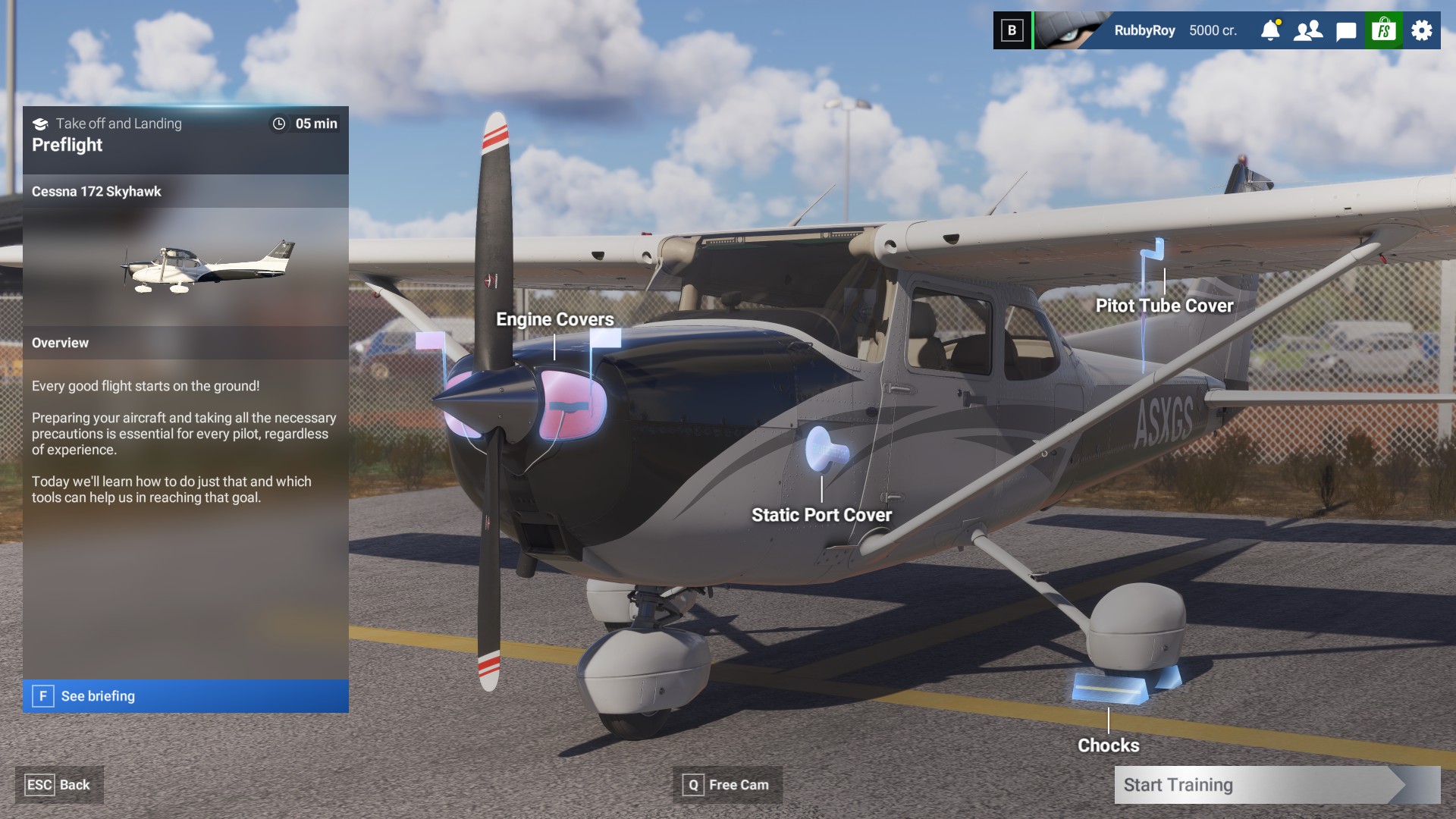Open the marketplace shopping bag
The width and height of the screenshot is (1456, 819).
pyautogui.click(x=1384, y=30)
